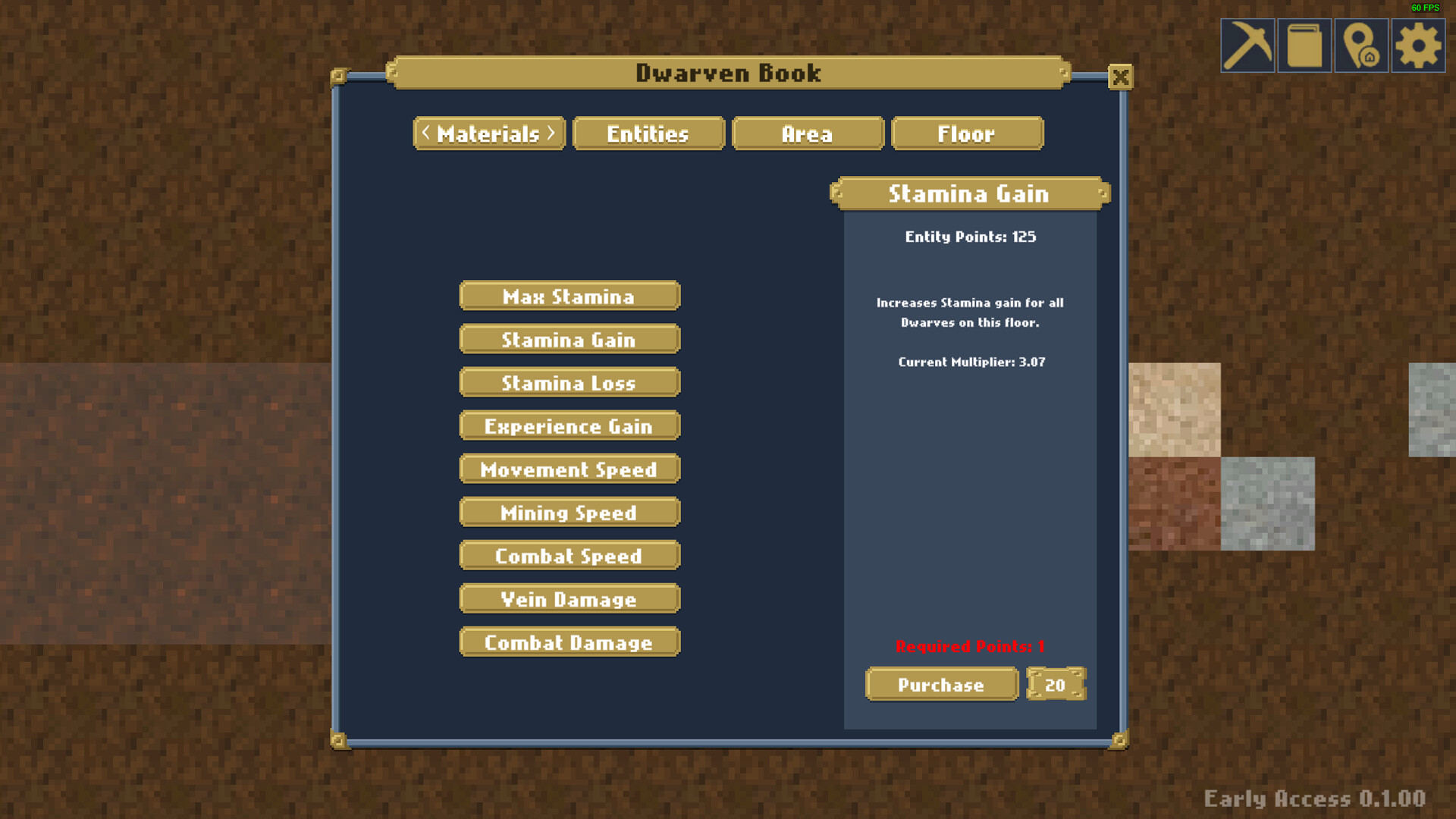Select the Max Stamina upgrade
Viewport: 1456px width, 819px height.
569,297
